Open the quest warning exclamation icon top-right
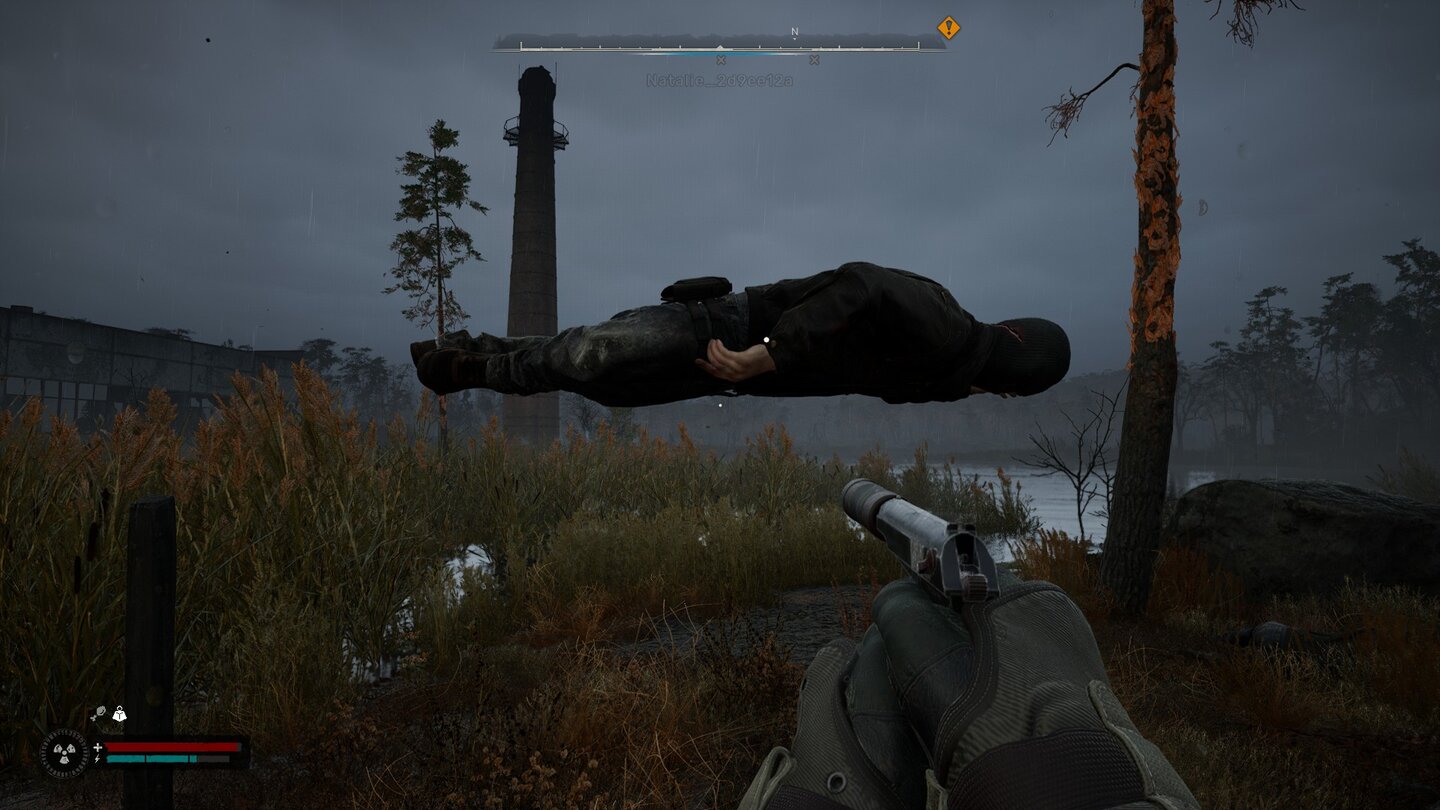The height and width of the screenshot is (810, 1440). tap(948, 28)
